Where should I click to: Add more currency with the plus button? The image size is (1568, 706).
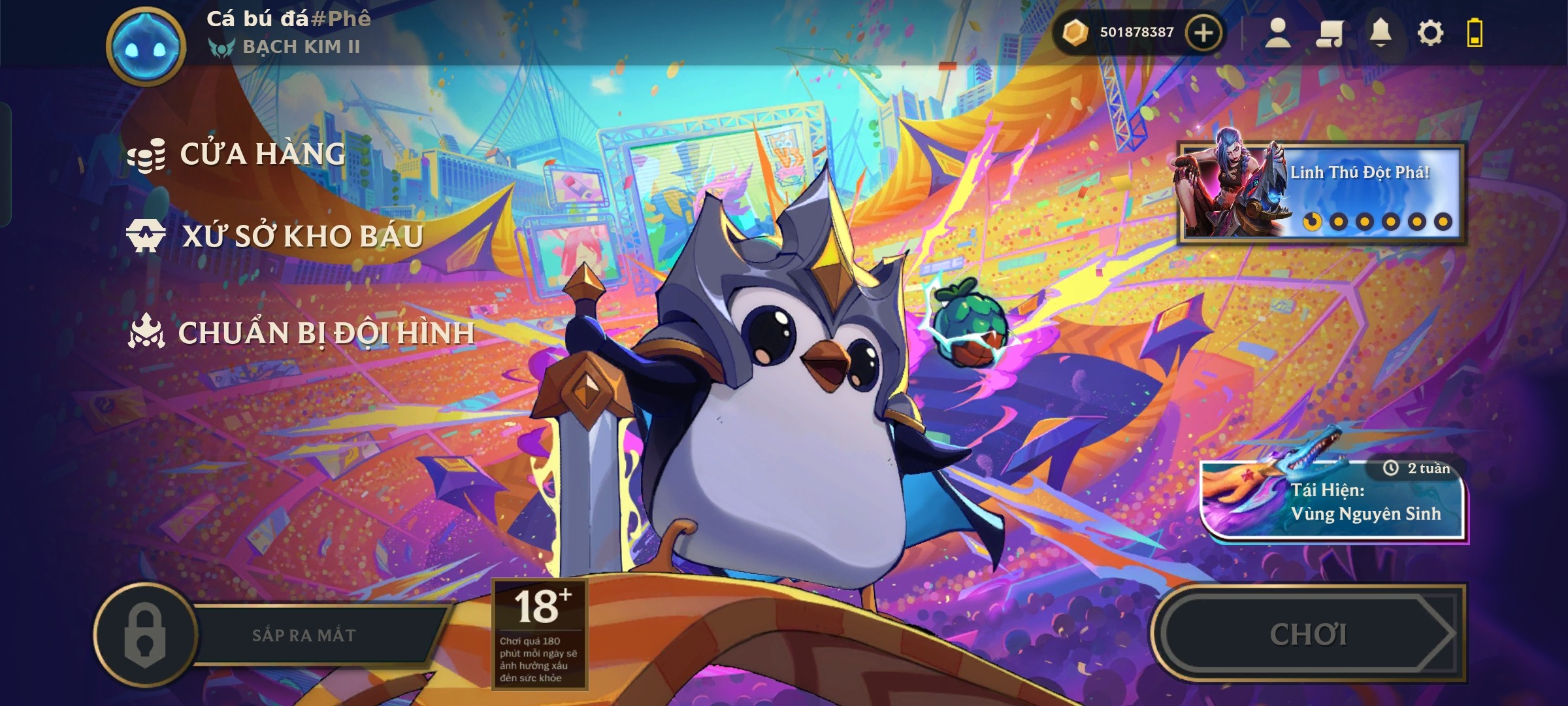click(x=1203, y=33)
